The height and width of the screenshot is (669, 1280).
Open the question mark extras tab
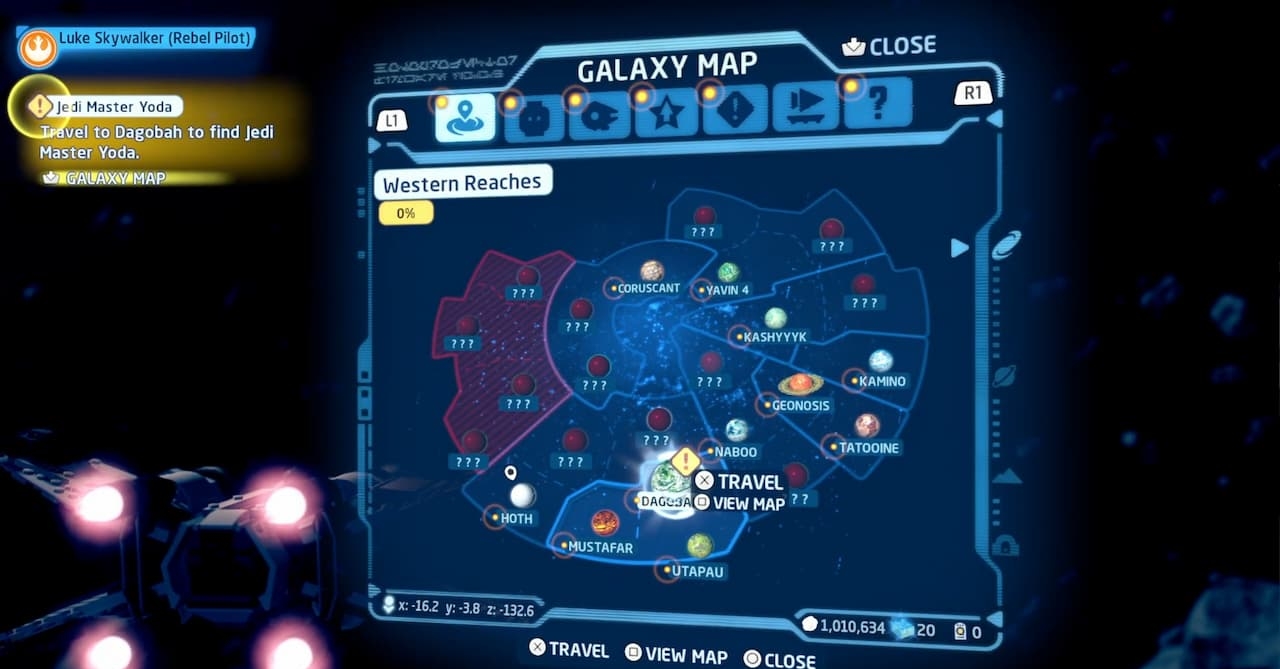[877, 104]
